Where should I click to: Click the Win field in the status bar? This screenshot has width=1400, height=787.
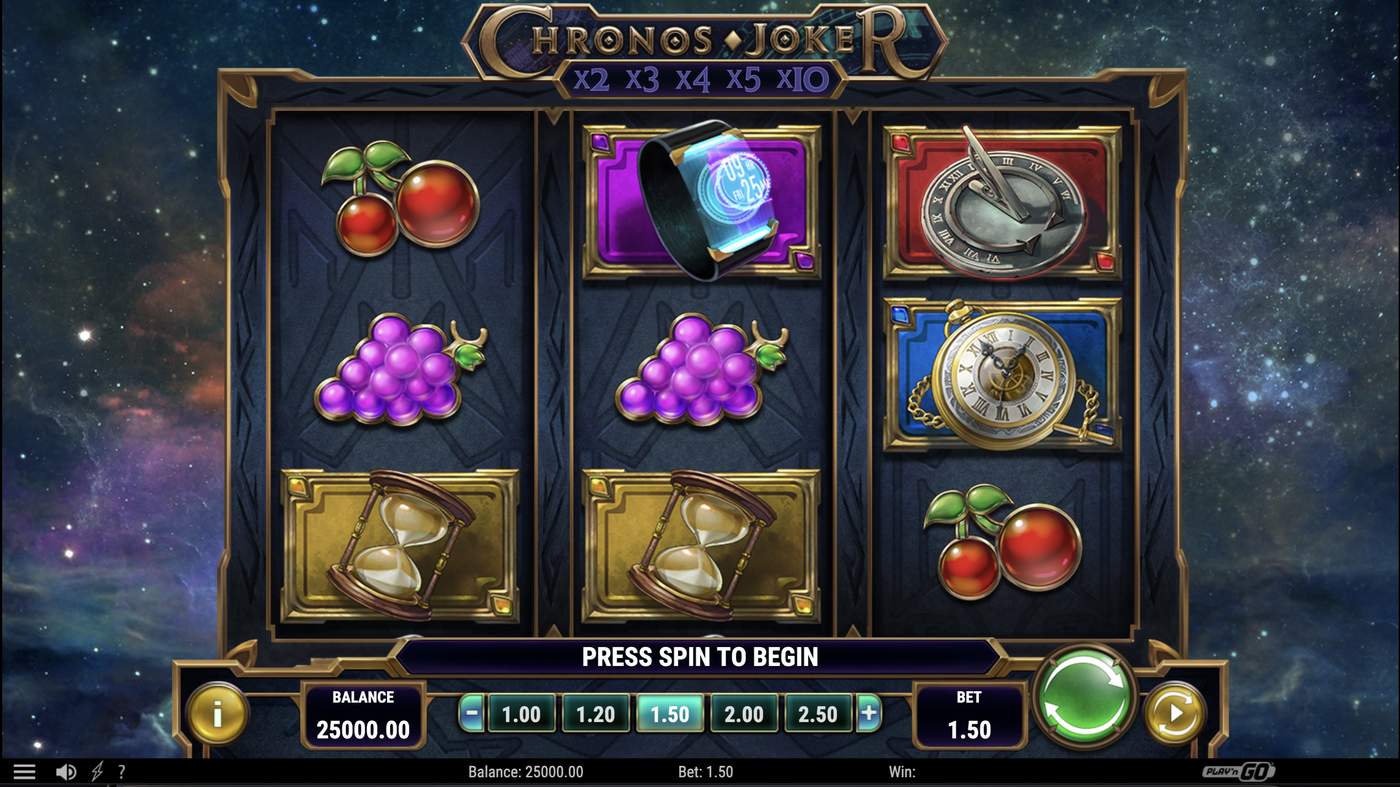[903, 771]
